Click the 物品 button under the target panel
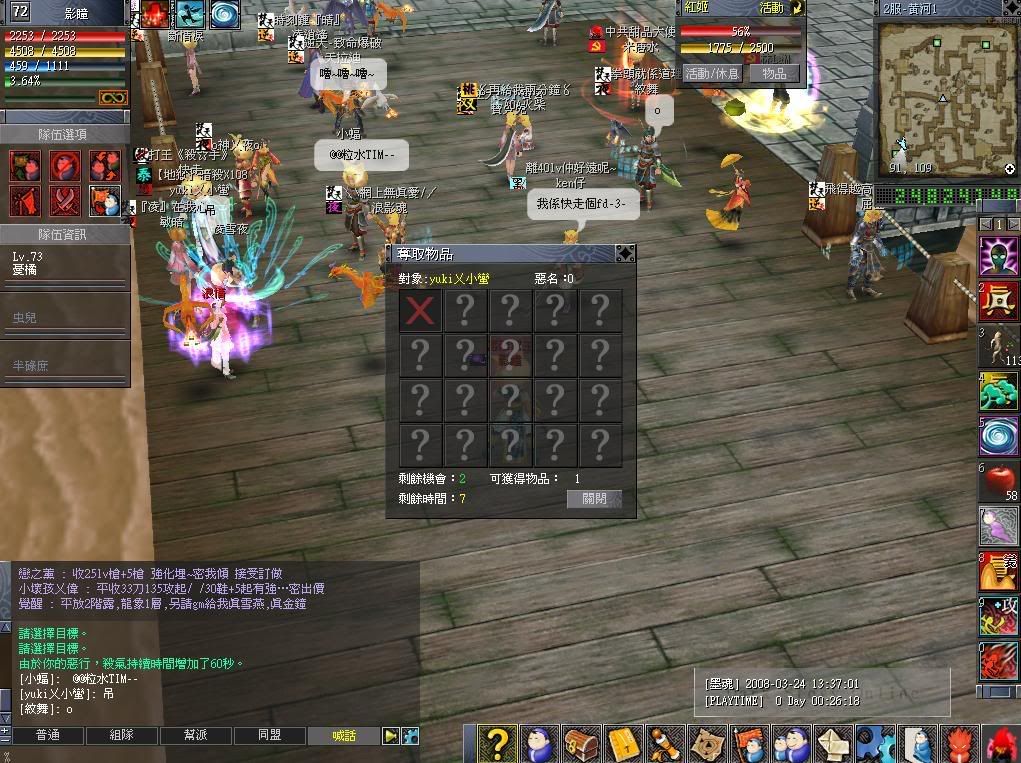This screenshot has height=763, width=1021. 774,73
